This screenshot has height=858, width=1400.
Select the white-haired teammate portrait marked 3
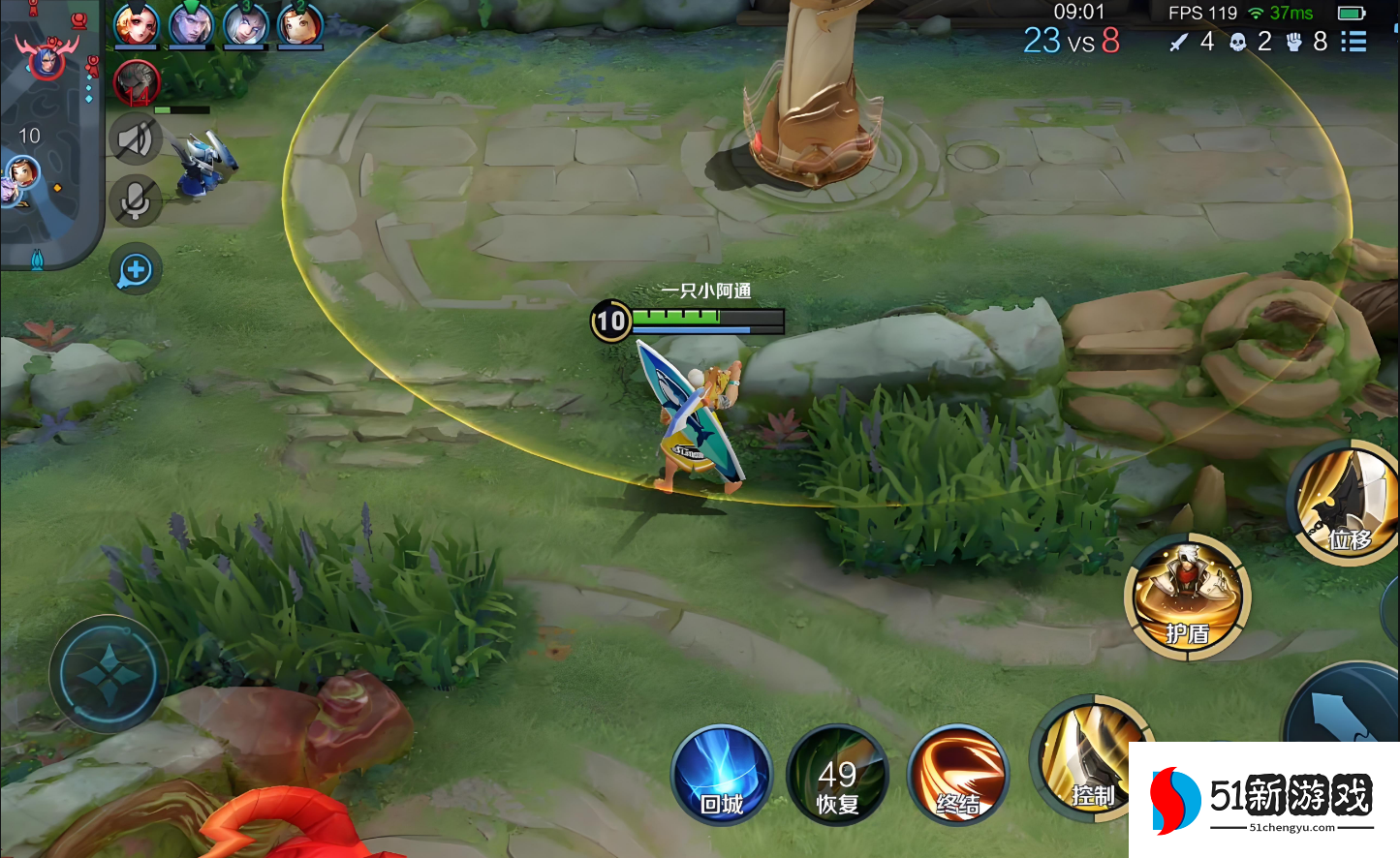click(245, 25)
